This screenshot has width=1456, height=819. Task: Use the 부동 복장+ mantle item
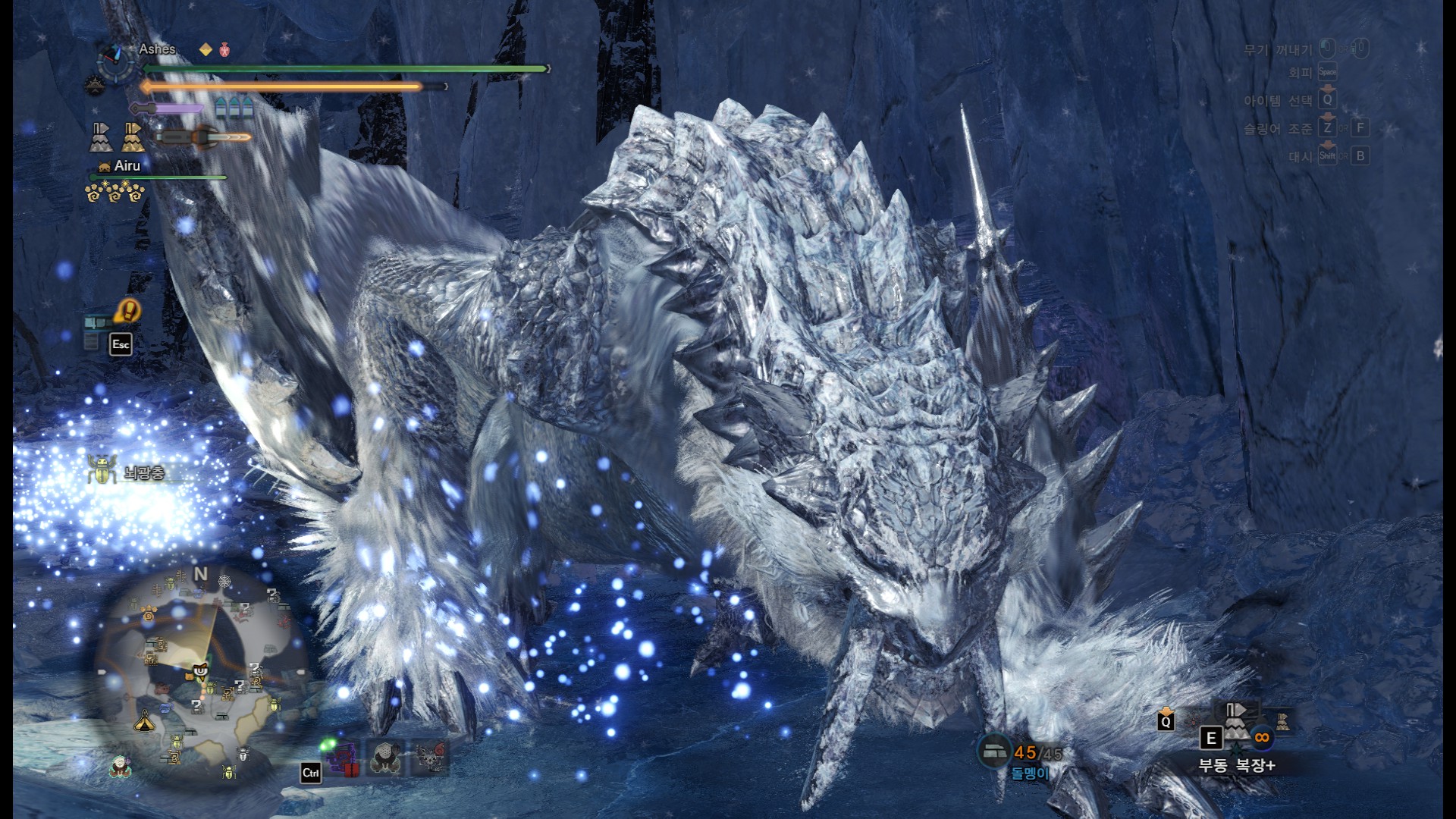tap(1236, 721)
